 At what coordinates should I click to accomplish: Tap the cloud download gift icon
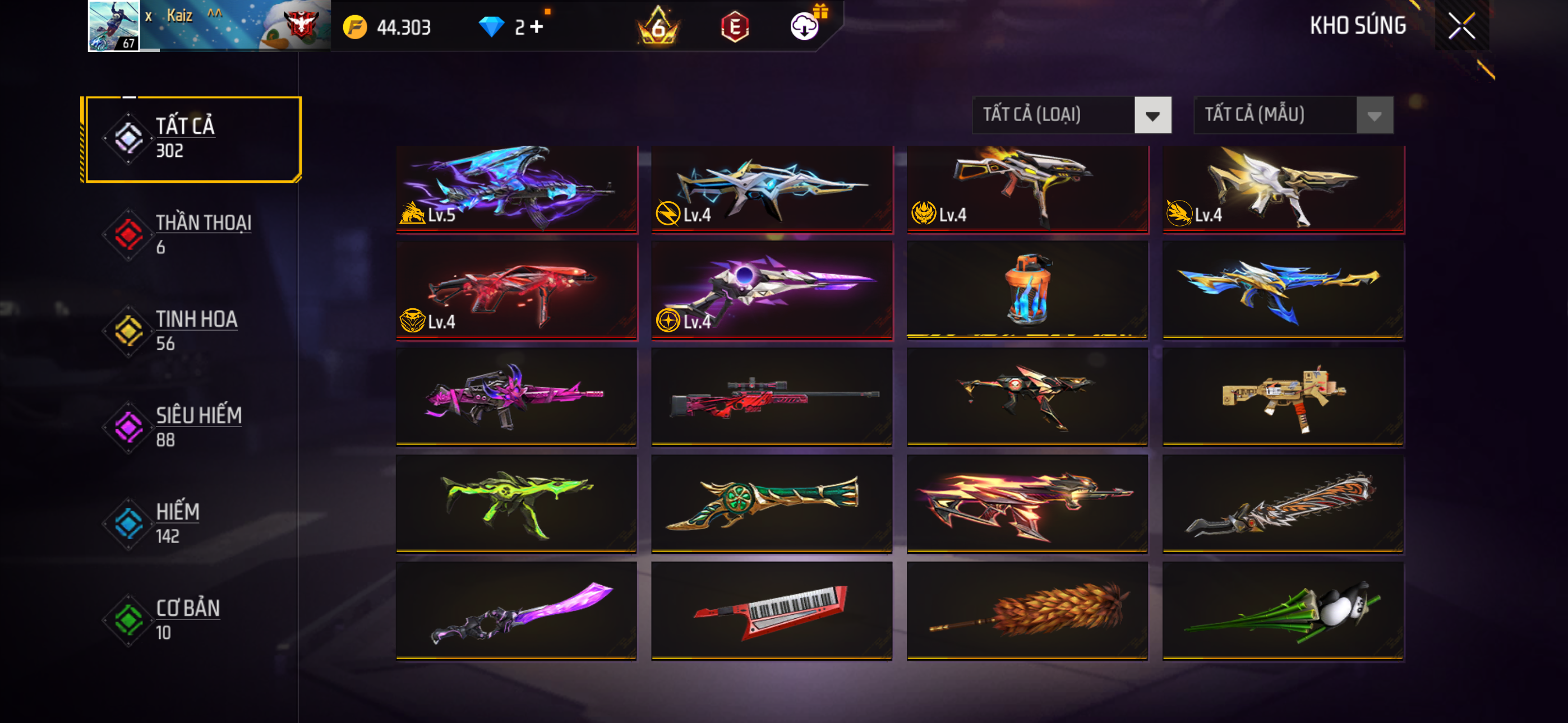coord(805,26)
